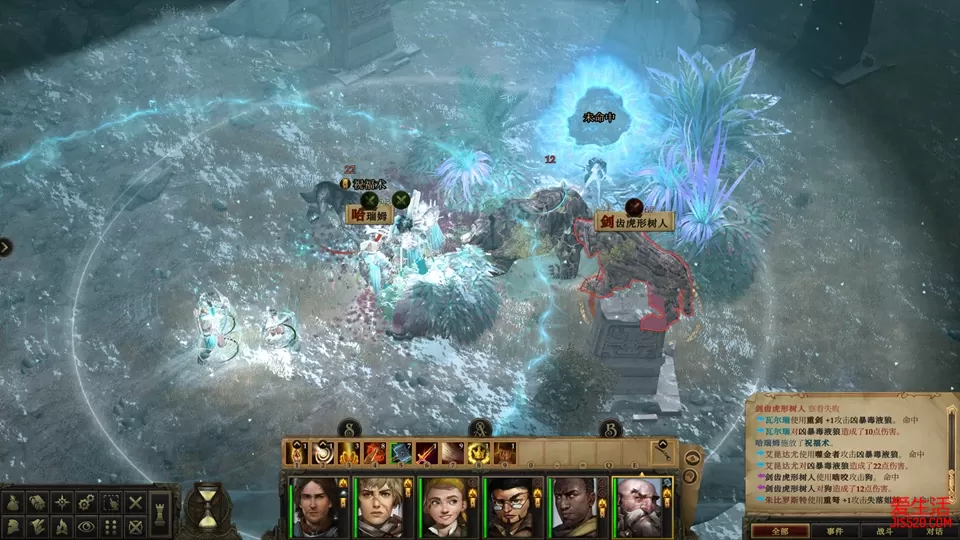Open the abilities A round button

(479, 428)
